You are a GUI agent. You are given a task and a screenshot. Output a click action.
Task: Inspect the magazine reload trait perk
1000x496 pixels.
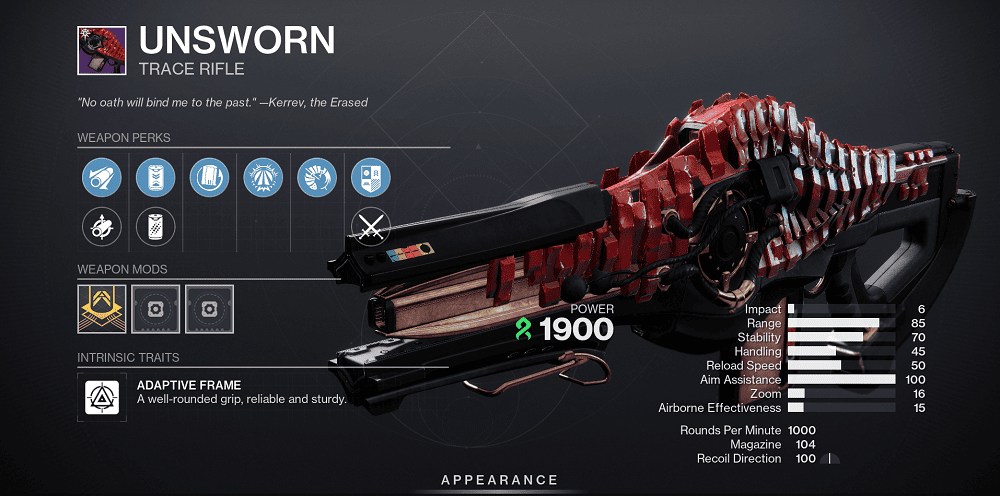(x=209, y=178)
